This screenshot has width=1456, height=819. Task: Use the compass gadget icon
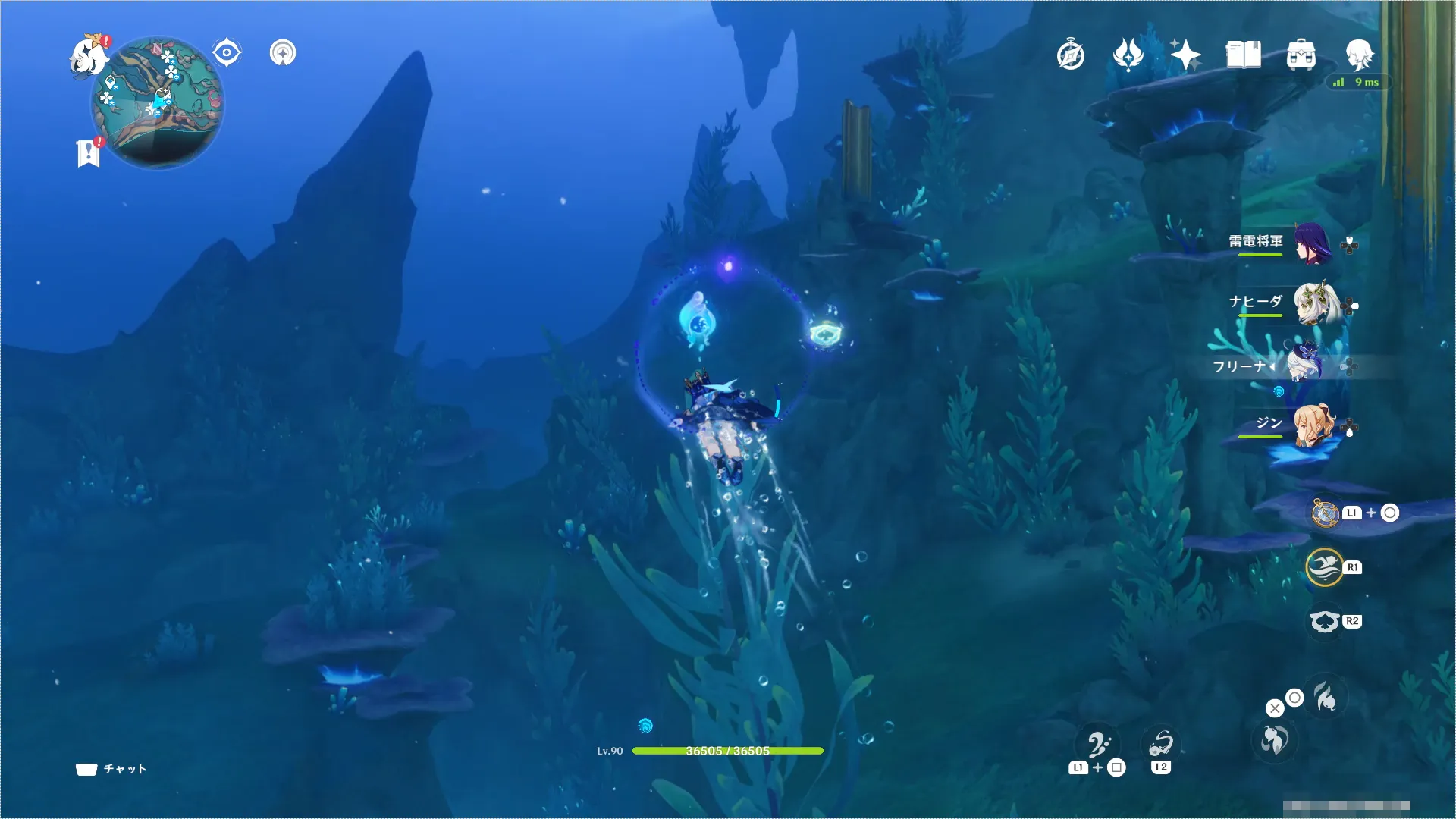point(1326,513)
